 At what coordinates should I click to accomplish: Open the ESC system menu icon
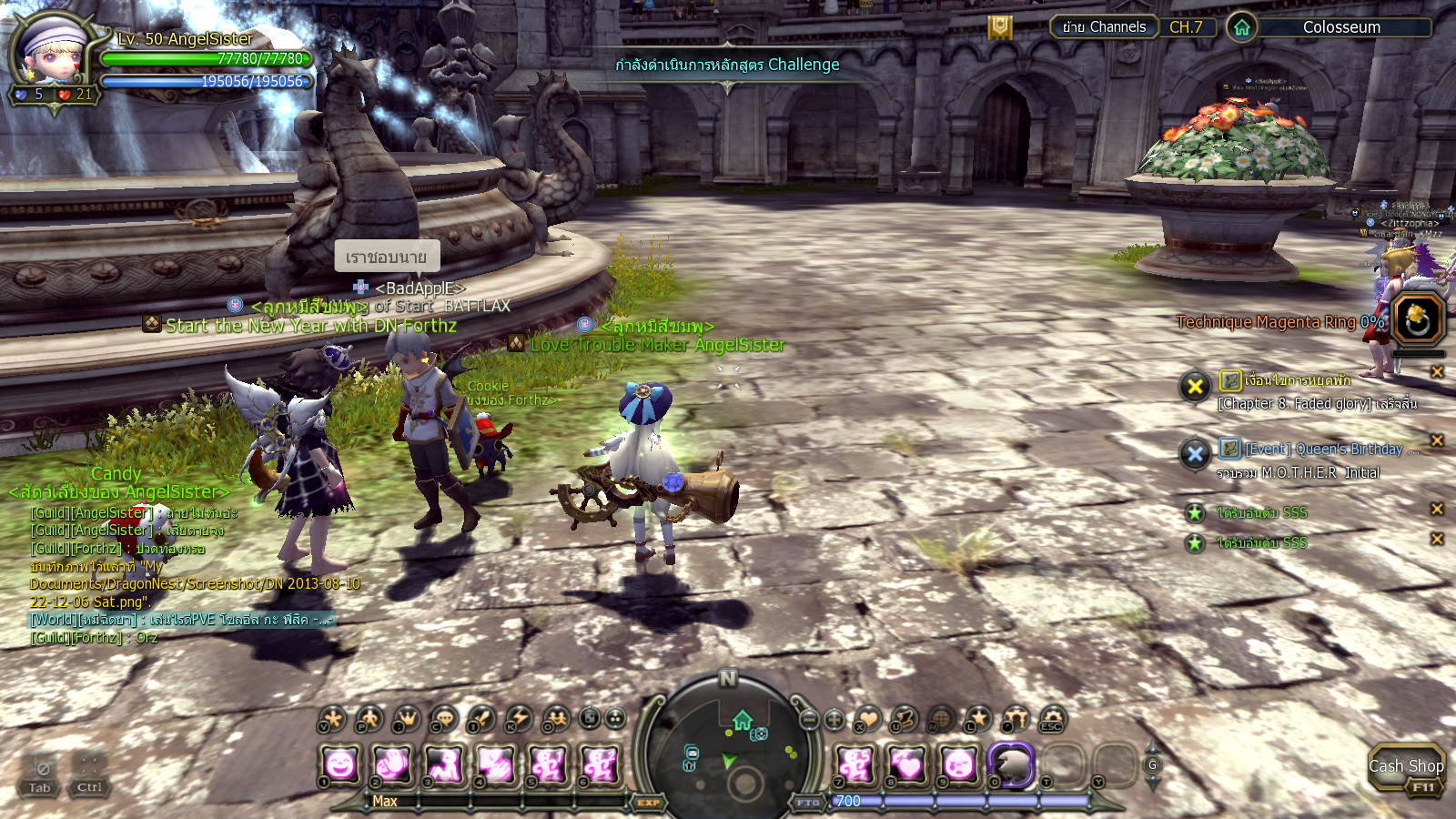[x=1053, y=719]
